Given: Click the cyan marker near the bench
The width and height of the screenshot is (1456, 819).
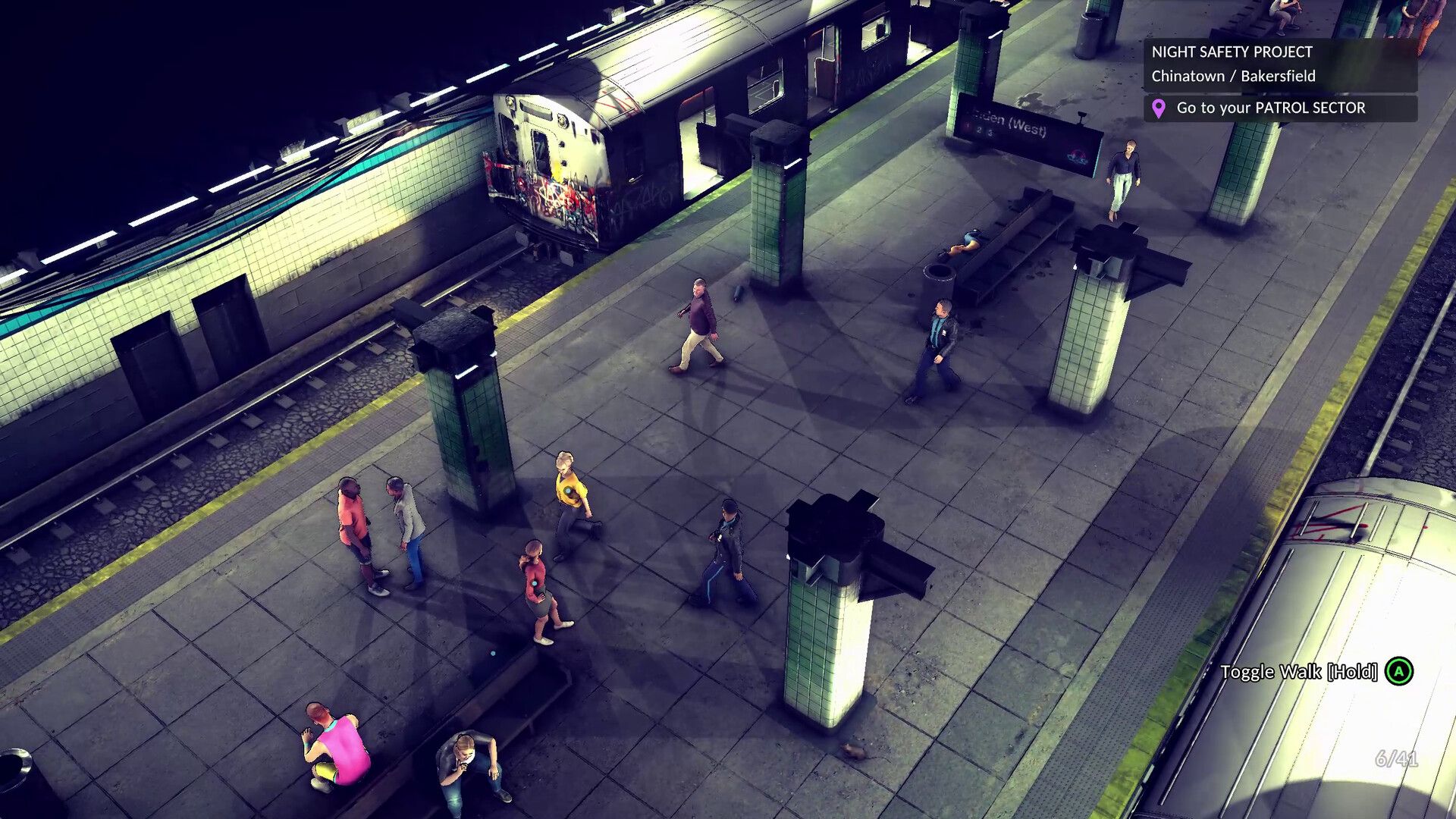Looking at the screenshot, I should click(493, 654).
